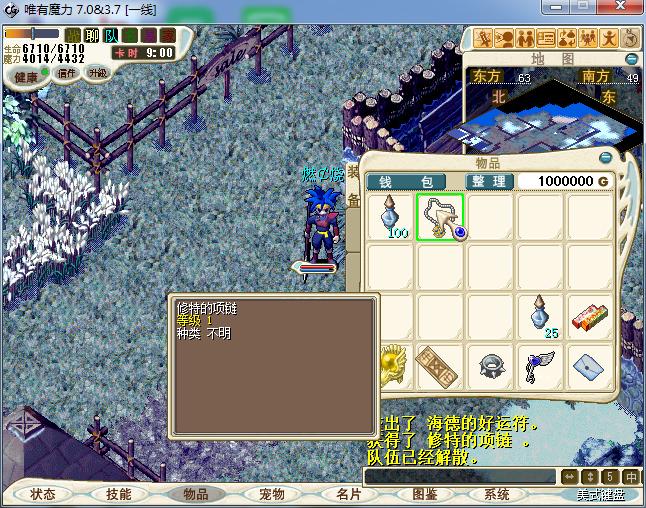The image size is (646, 508).
Task: Open the 状态 status menu
Action: 42,494
